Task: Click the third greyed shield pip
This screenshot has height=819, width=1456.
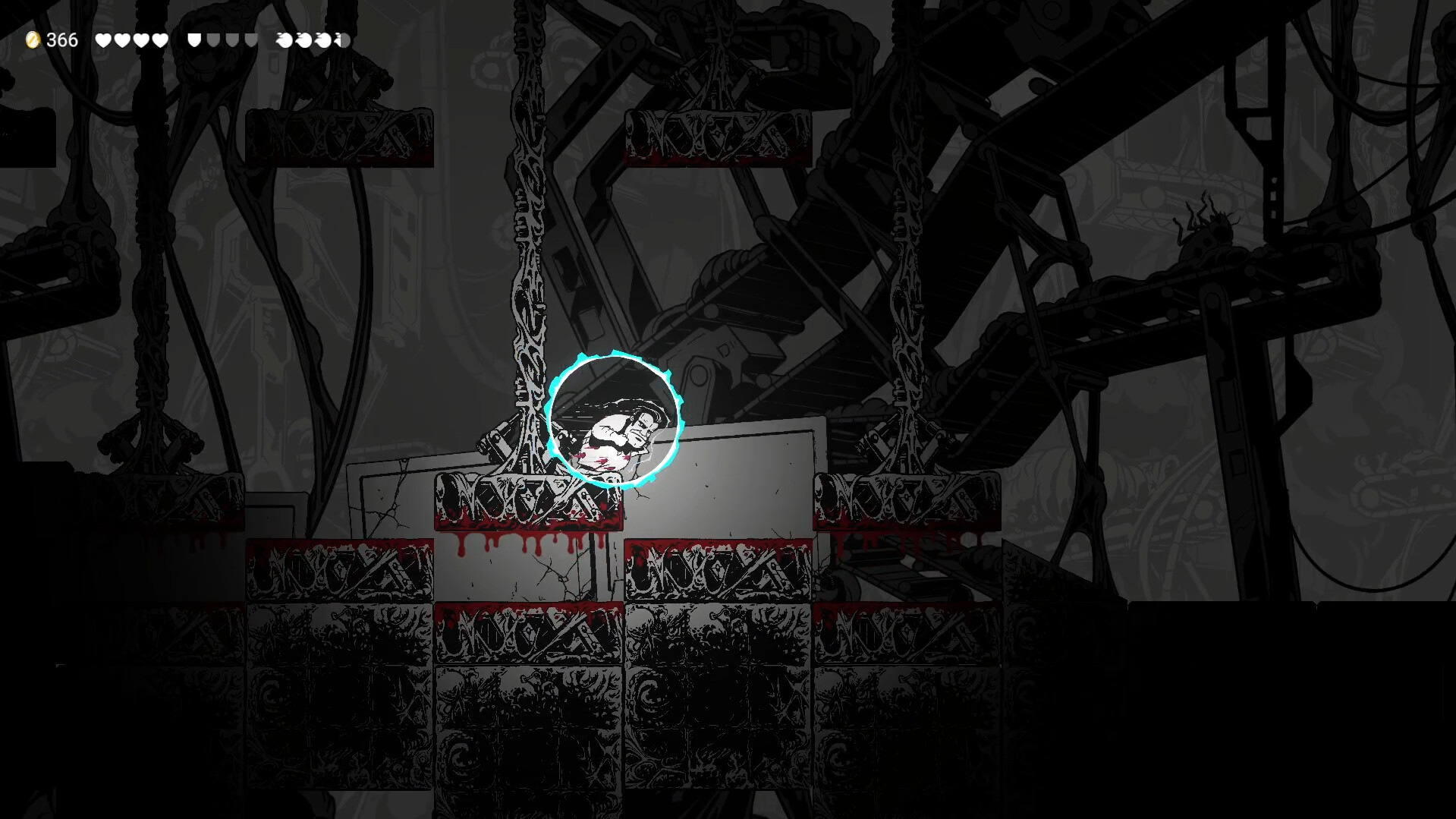Action: click(250, 39)
